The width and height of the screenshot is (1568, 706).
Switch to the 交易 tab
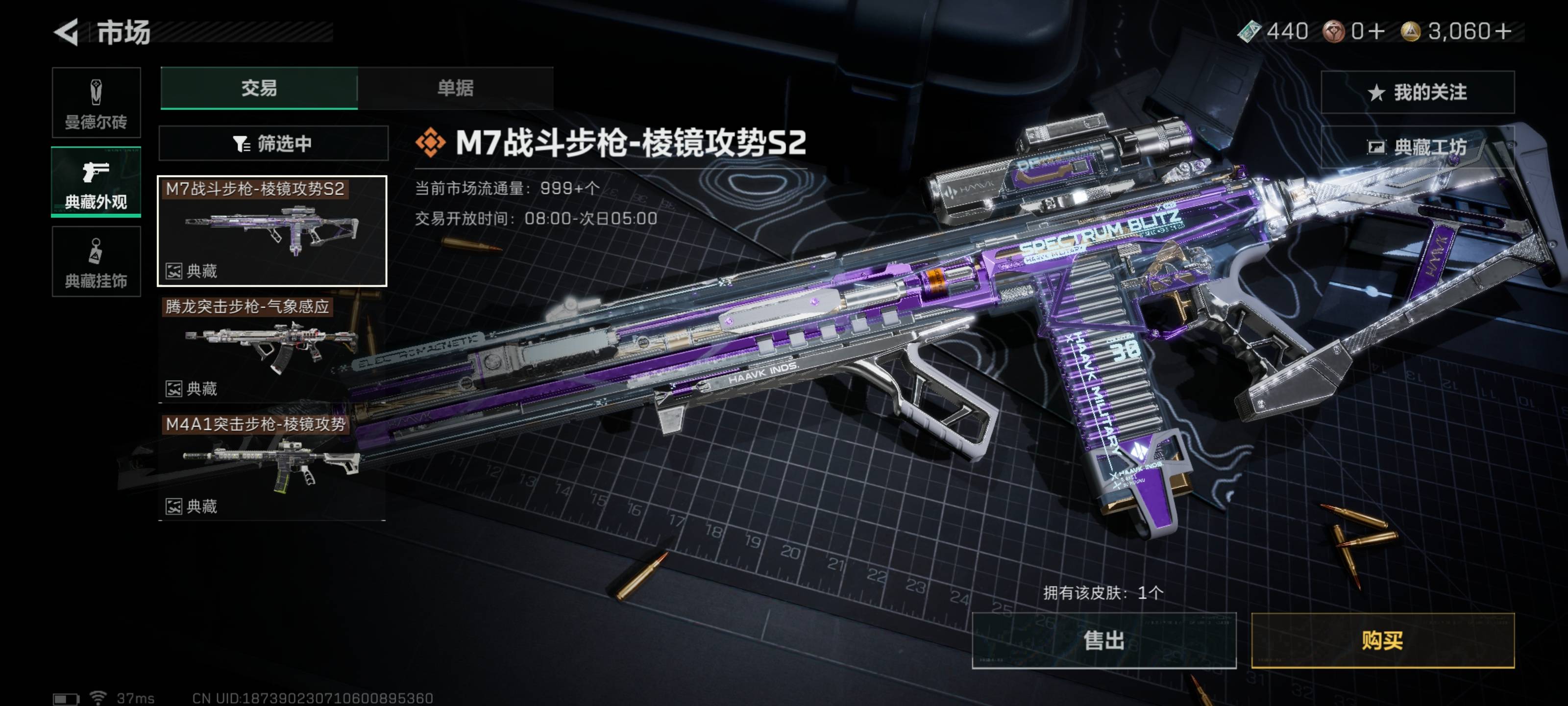click(x=259, y=88)
